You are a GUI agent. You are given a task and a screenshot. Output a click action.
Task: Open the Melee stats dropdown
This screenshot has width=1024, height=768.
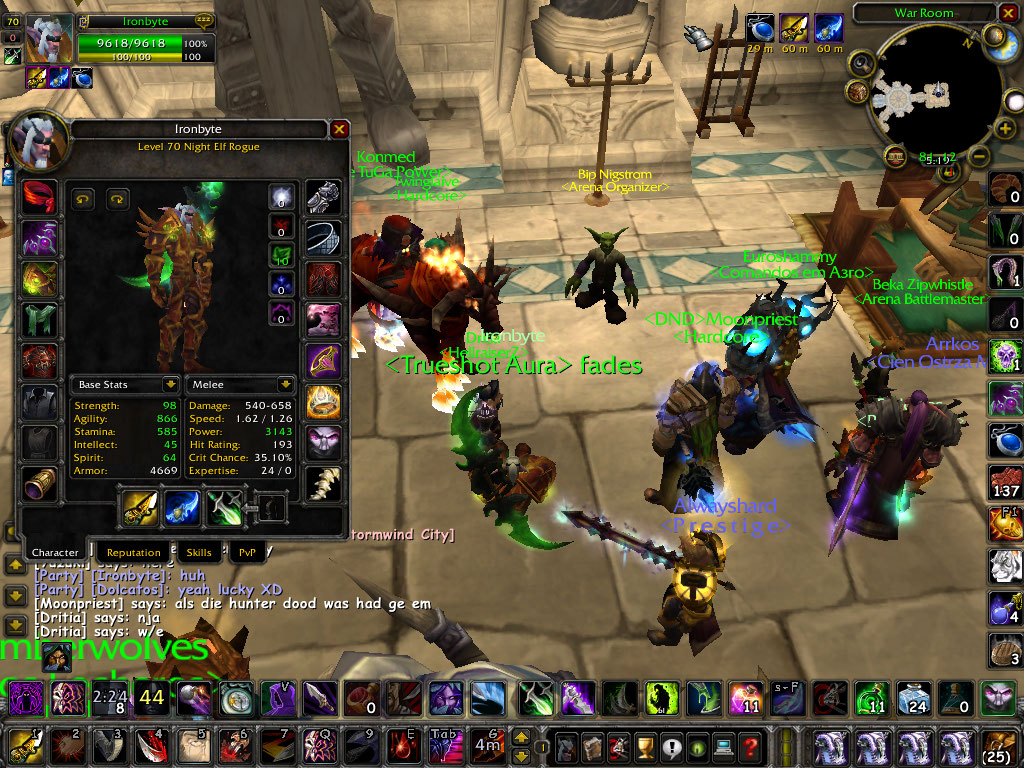point(285,384)
